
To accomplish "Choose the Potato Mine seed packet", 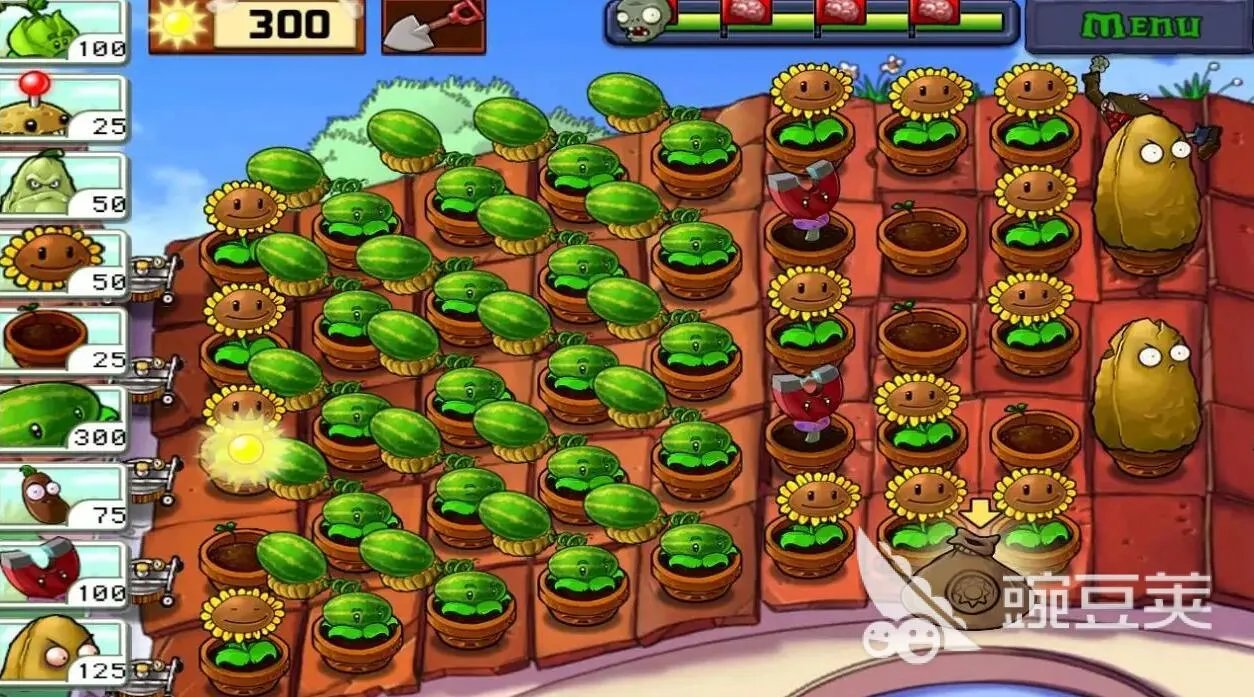I will [62, 108].
